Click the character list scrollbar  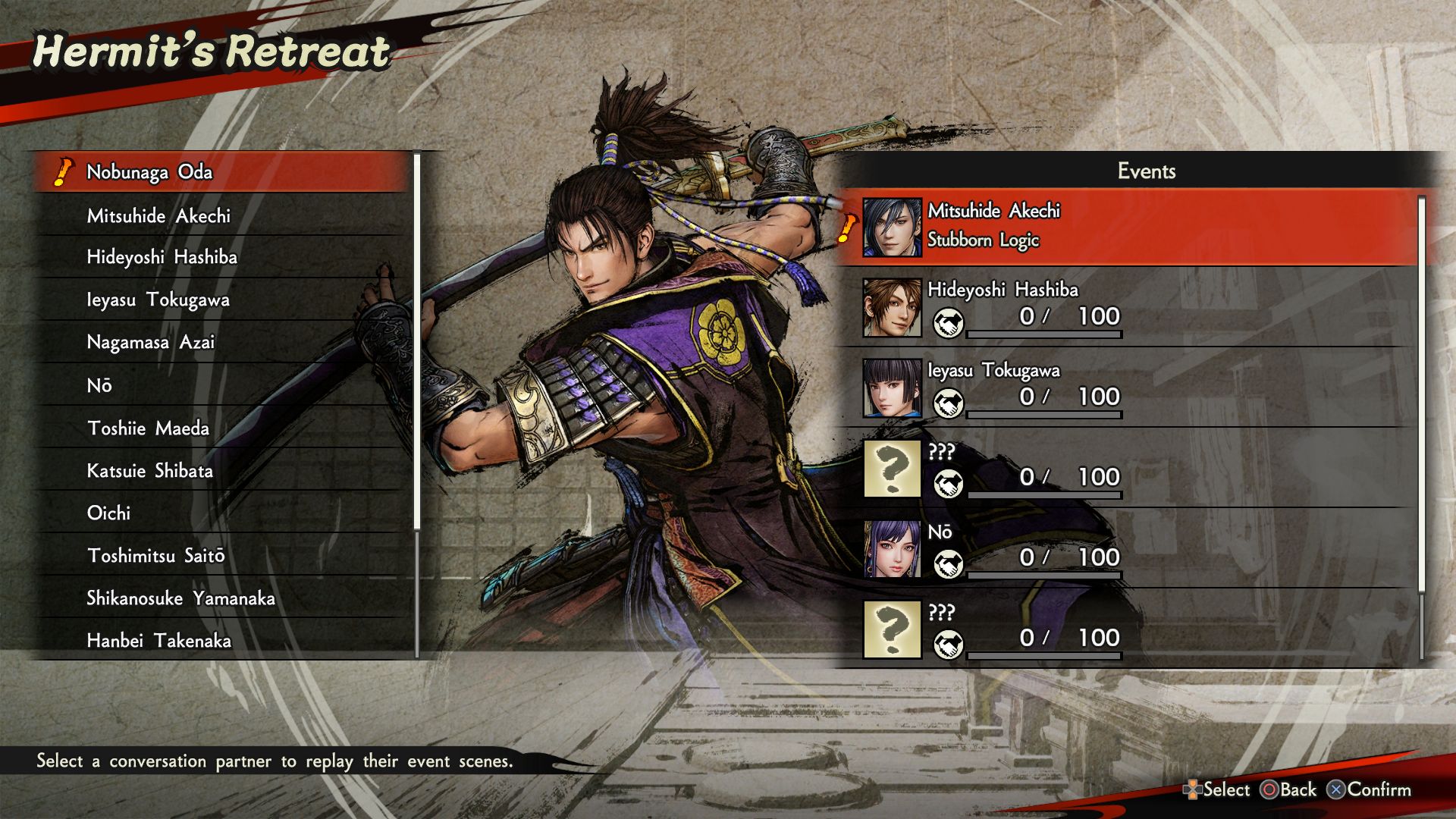[417, 341]
